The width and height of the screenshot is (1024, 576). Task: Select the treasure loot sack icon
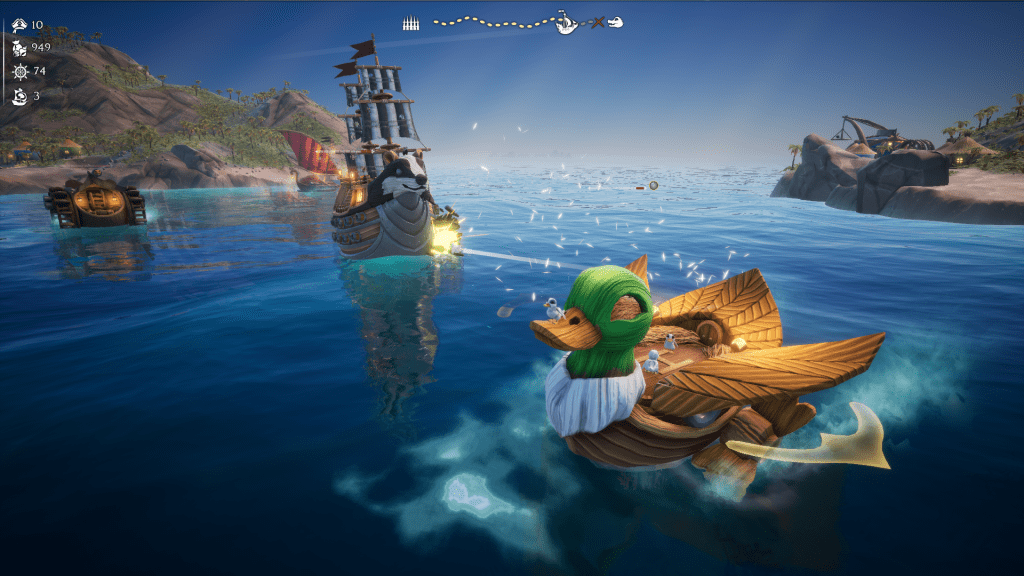(x=19, y=48)
